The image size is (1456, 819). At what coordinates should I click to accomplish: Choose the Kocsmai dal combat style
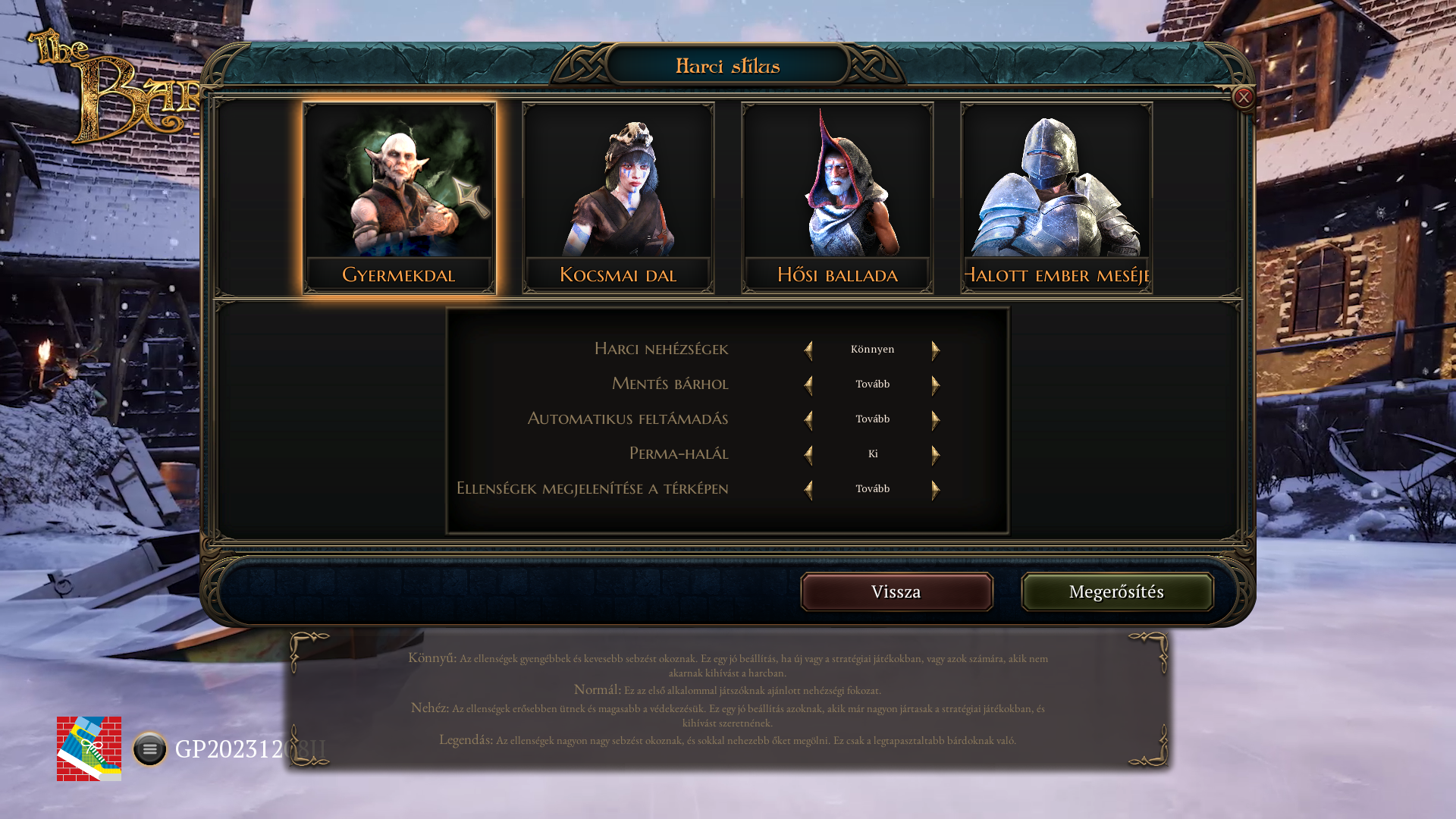pyautogui.click(x=618, y=198)
